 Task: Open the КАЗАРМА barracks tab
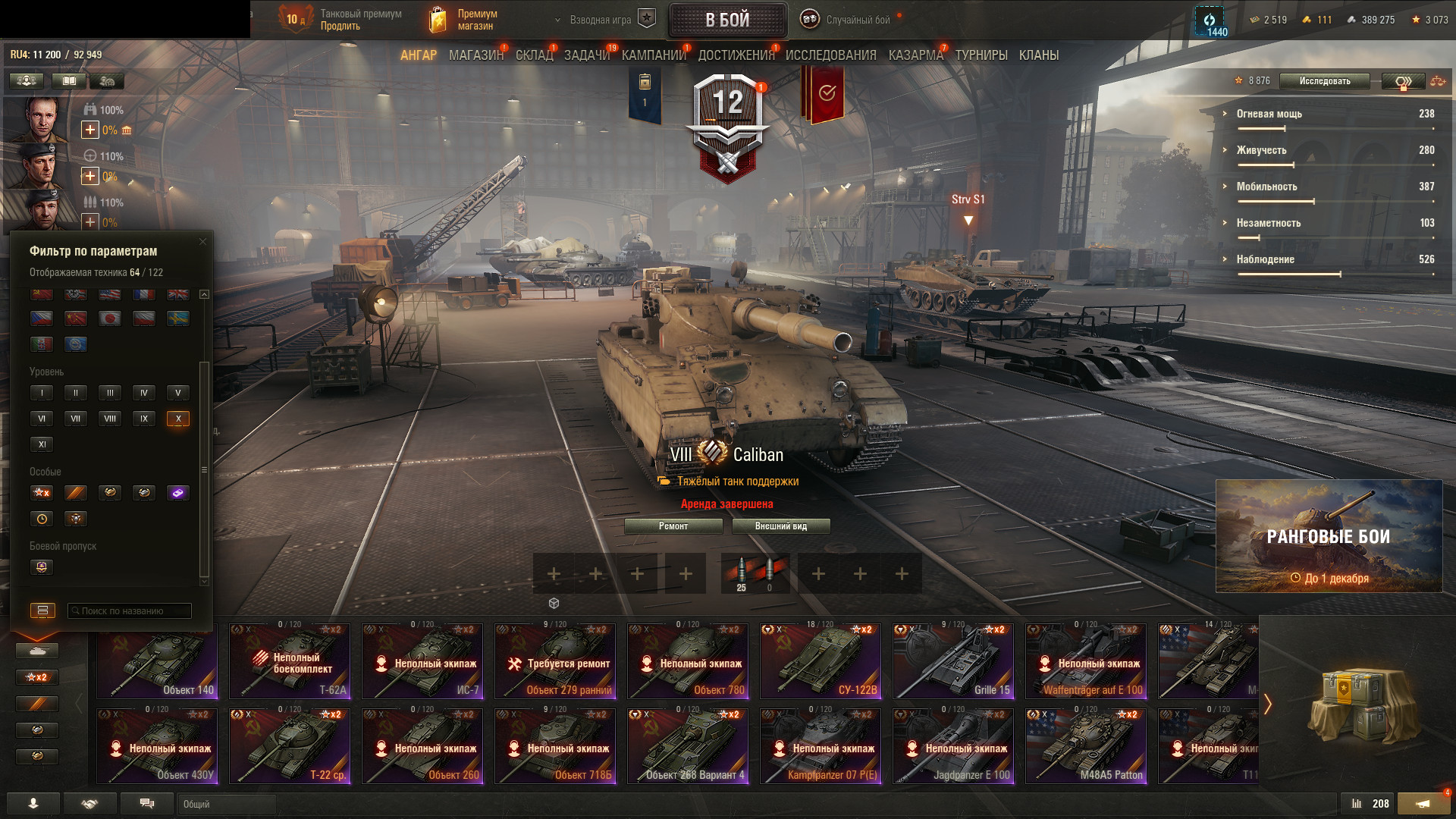click(x=915, y=55)
